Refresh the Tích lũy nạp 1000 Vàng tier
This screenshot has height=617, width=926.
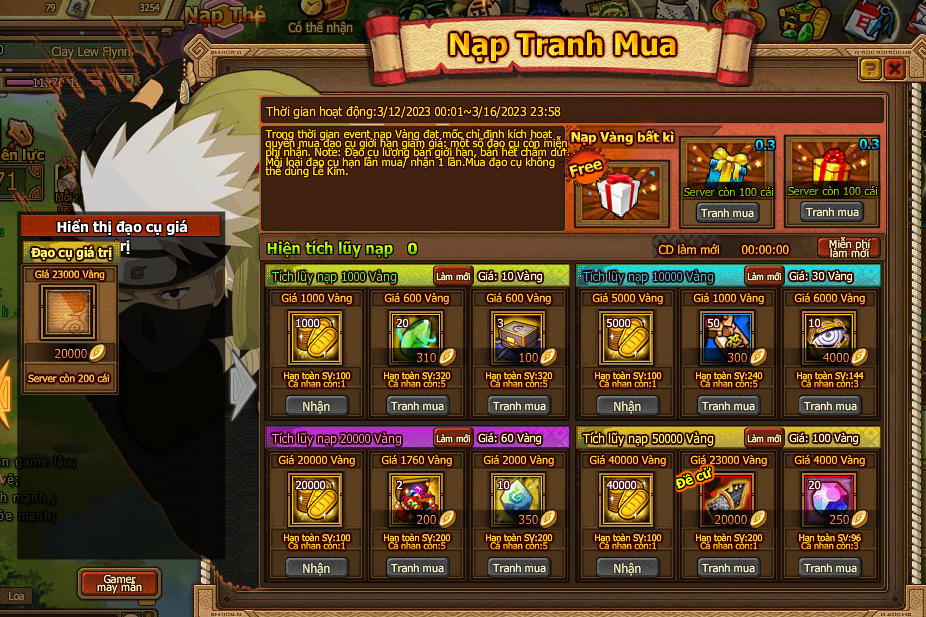click(x=452, y=276)
